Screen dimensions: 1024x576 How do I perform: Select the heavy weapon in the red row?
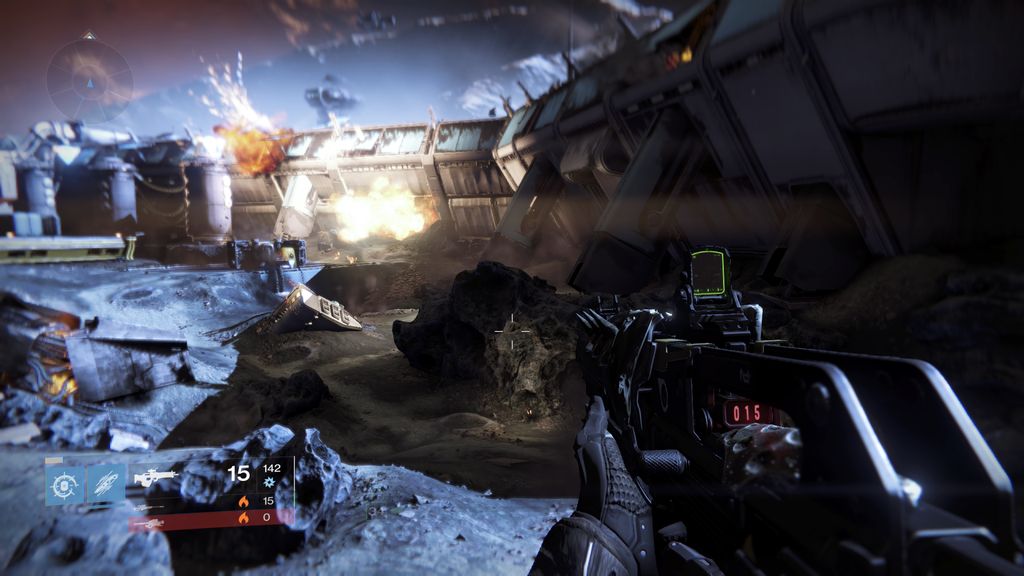tap(148, 521)
